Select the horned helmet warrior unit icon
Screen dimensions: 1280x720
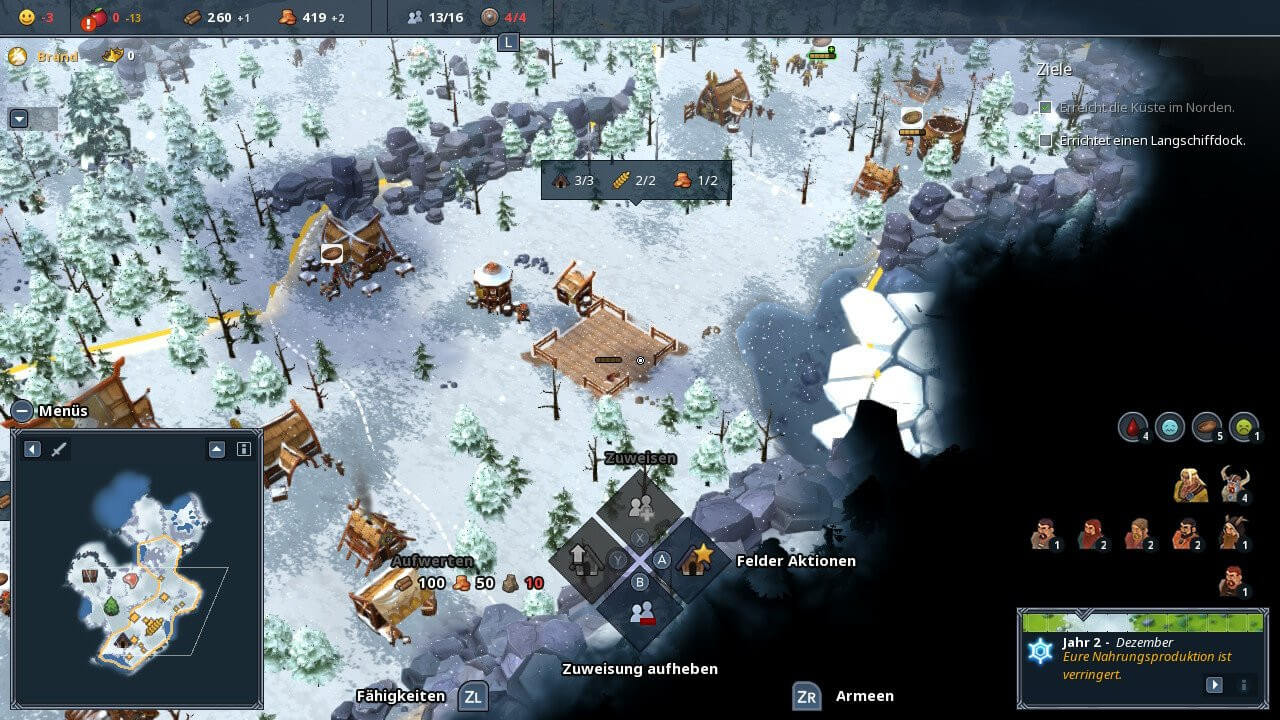tap(1235, 485)
